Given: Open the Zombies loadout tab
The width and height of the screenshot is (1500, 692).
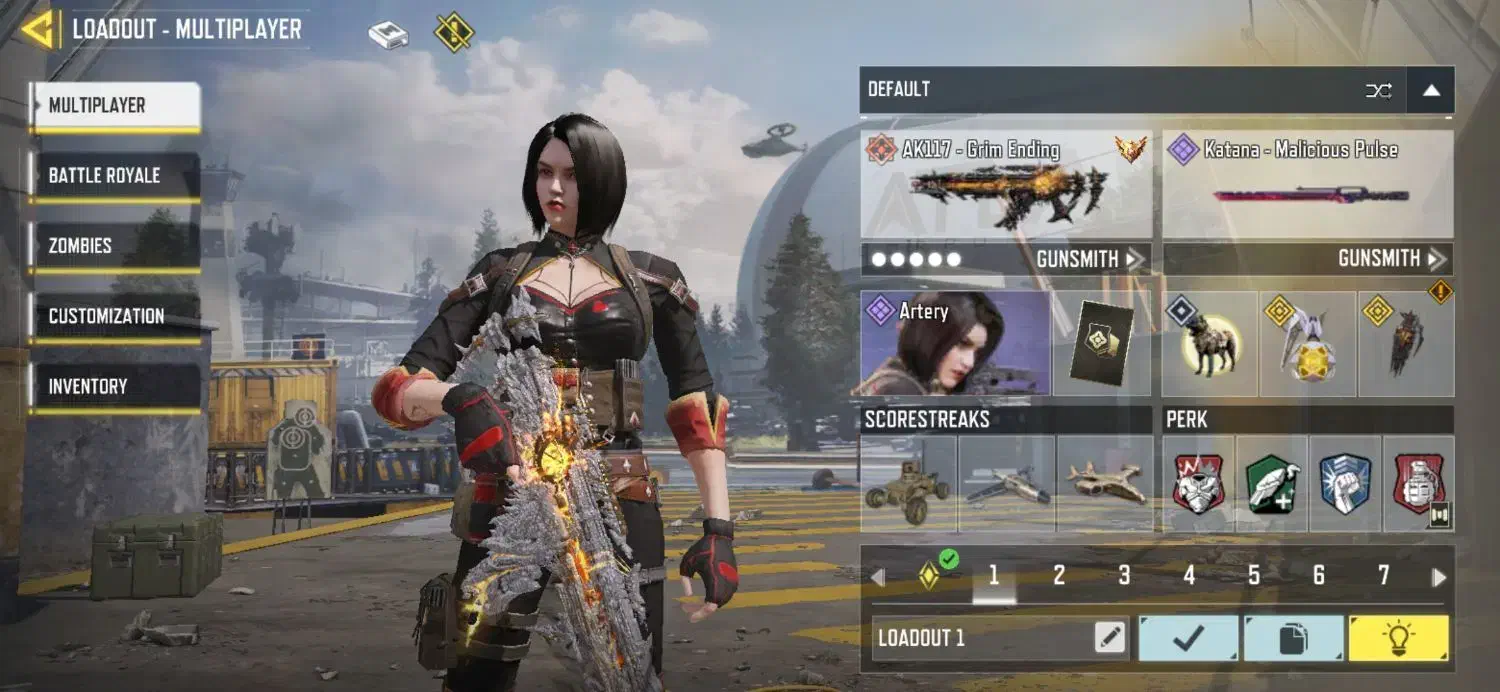Looking at the screenshot, I should (x=114, y=246).
